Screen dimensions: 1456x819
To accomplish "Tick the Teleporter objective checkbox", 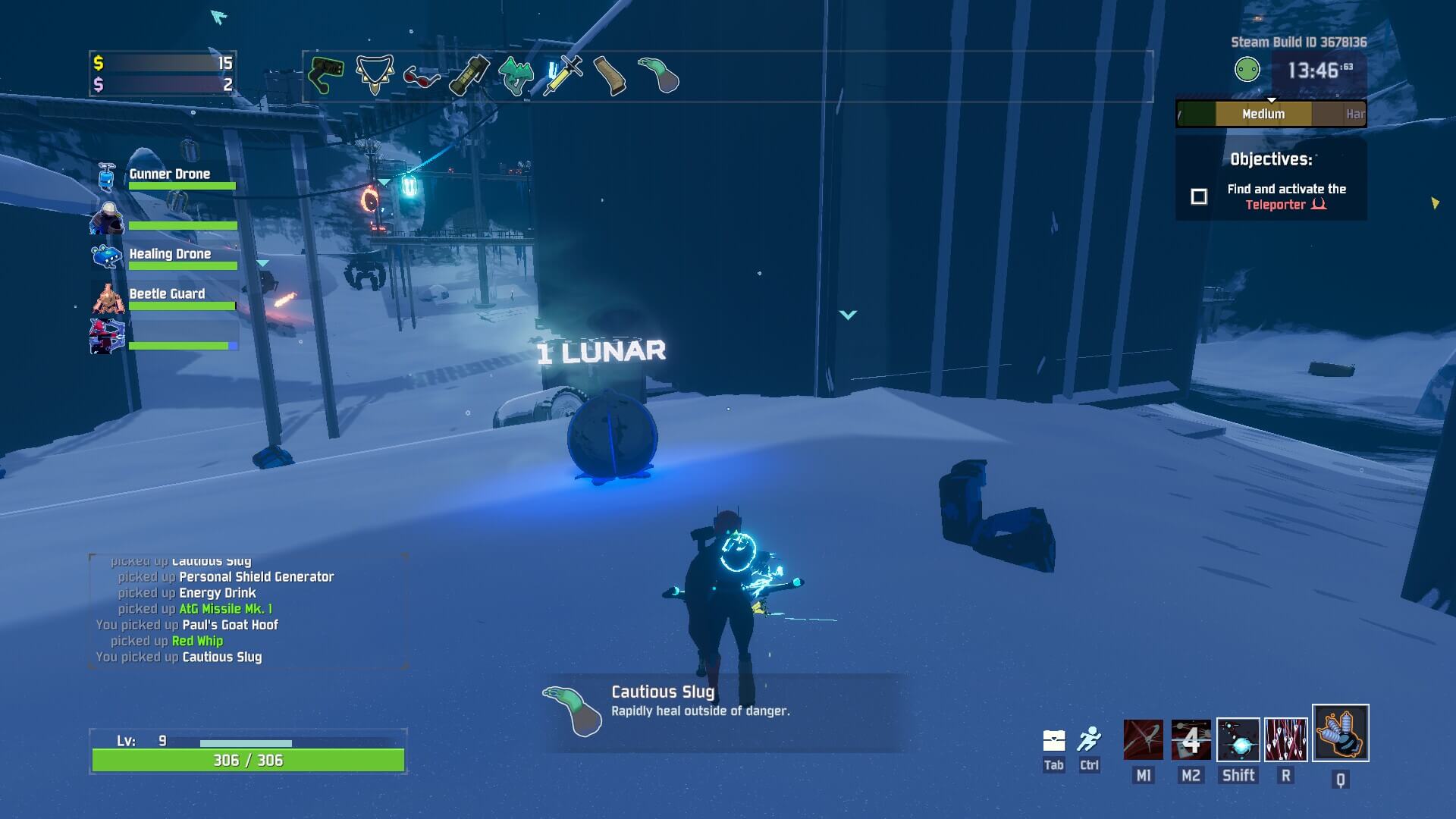I will pyautogui.click(x=1199, y=197).
